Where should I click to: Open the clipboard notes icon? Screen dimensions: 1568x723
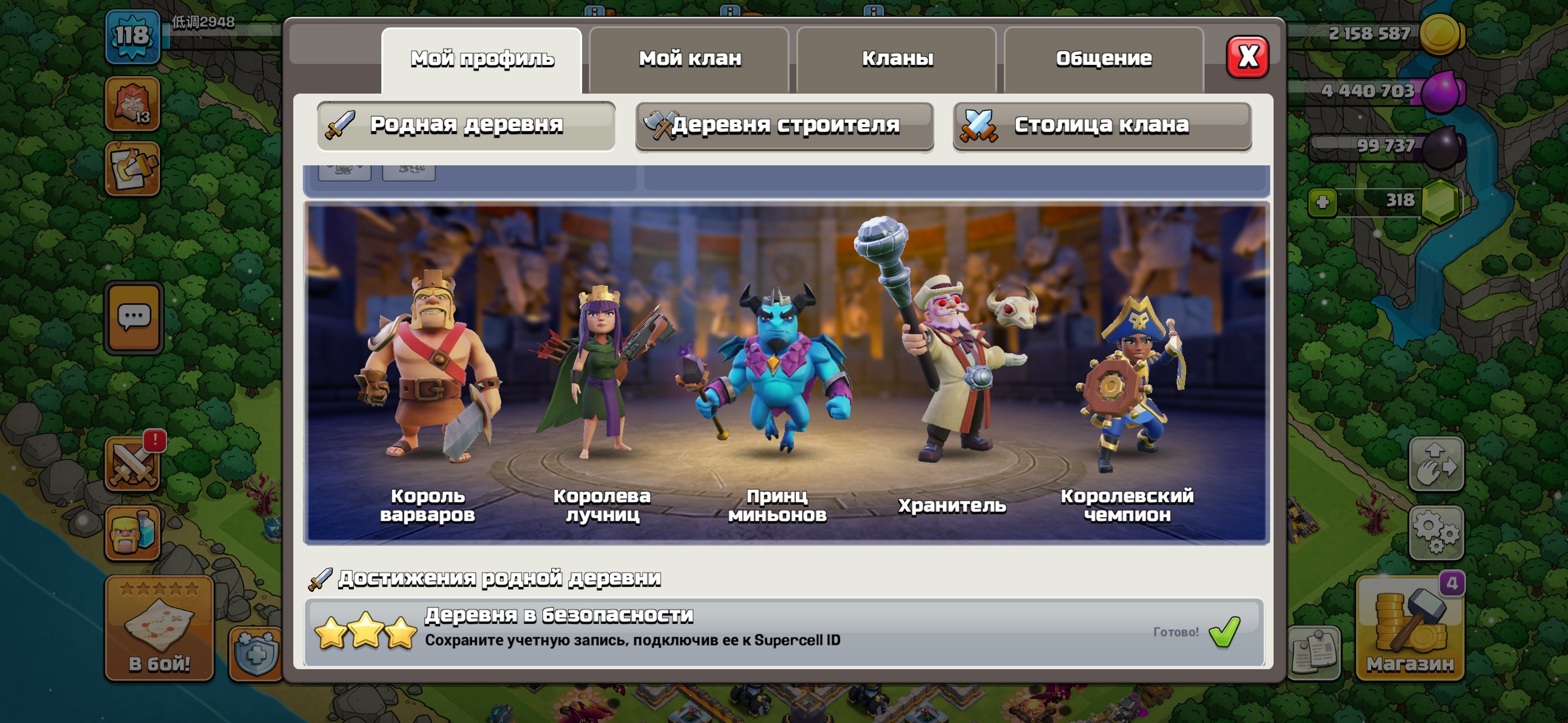pyautogui.click(x=1313, y=653)
